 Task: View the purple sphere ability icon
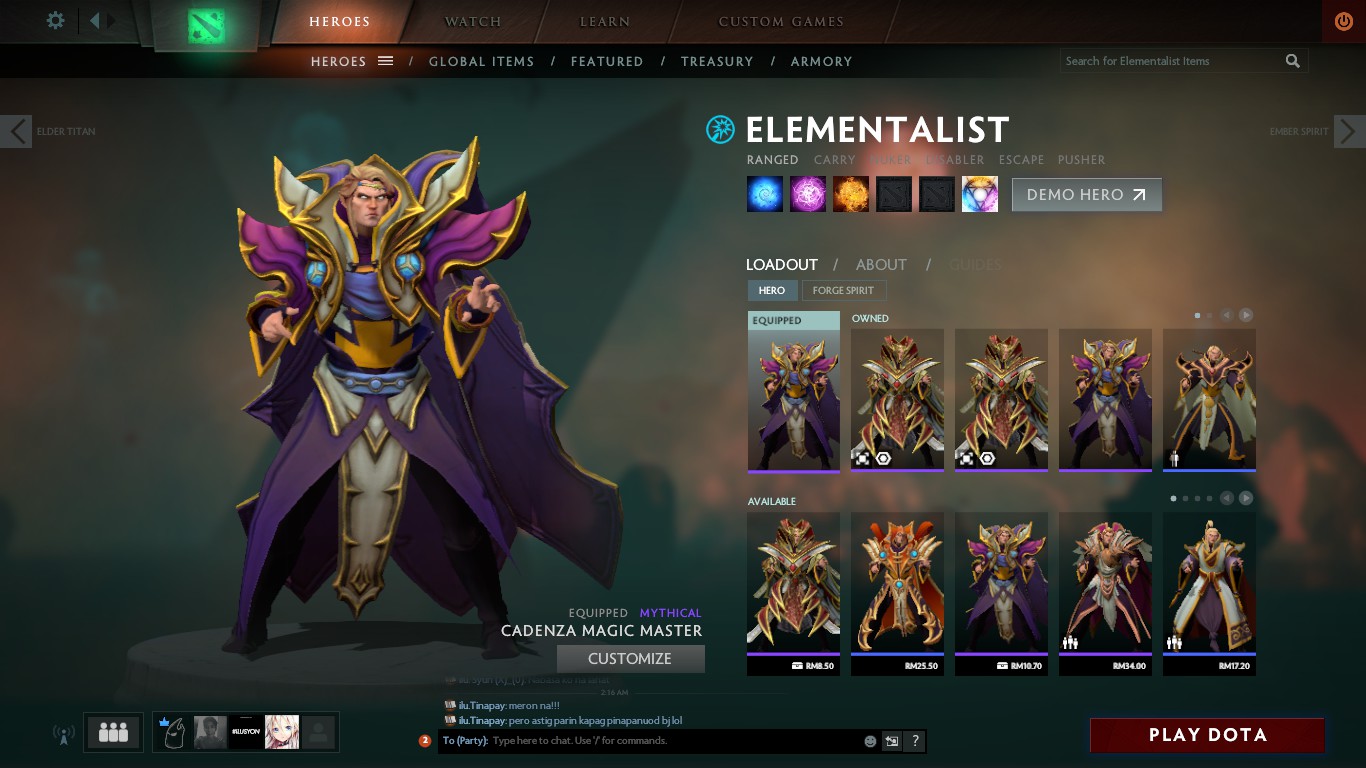(808, 194)
